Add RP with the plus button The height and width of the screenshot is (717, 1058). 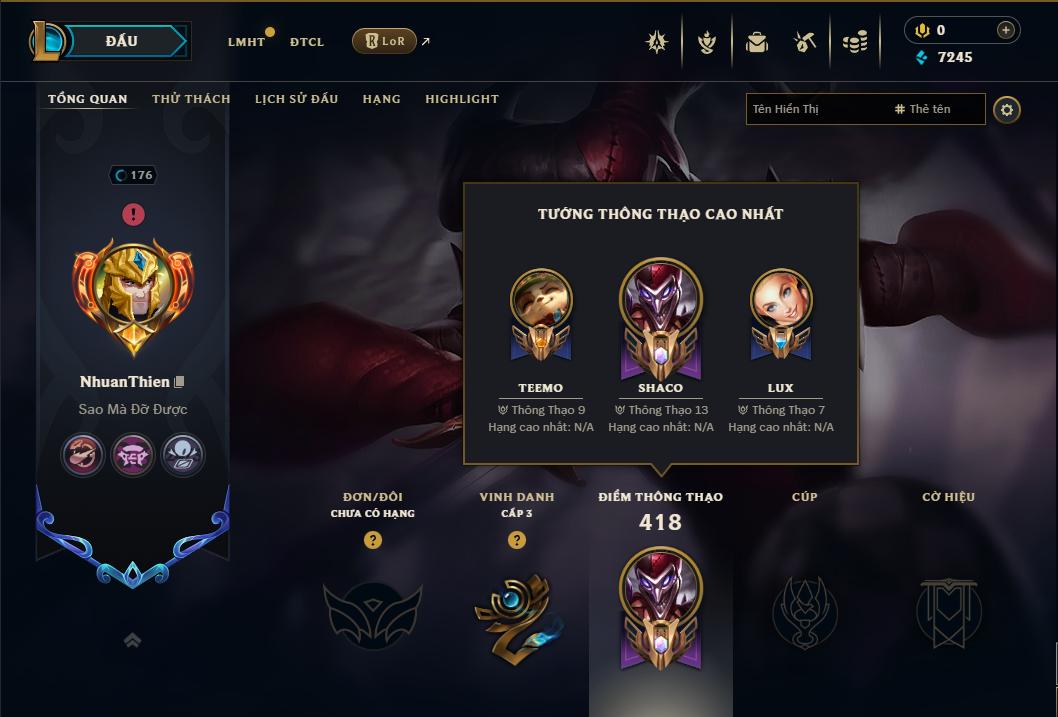coord(1005,30)
